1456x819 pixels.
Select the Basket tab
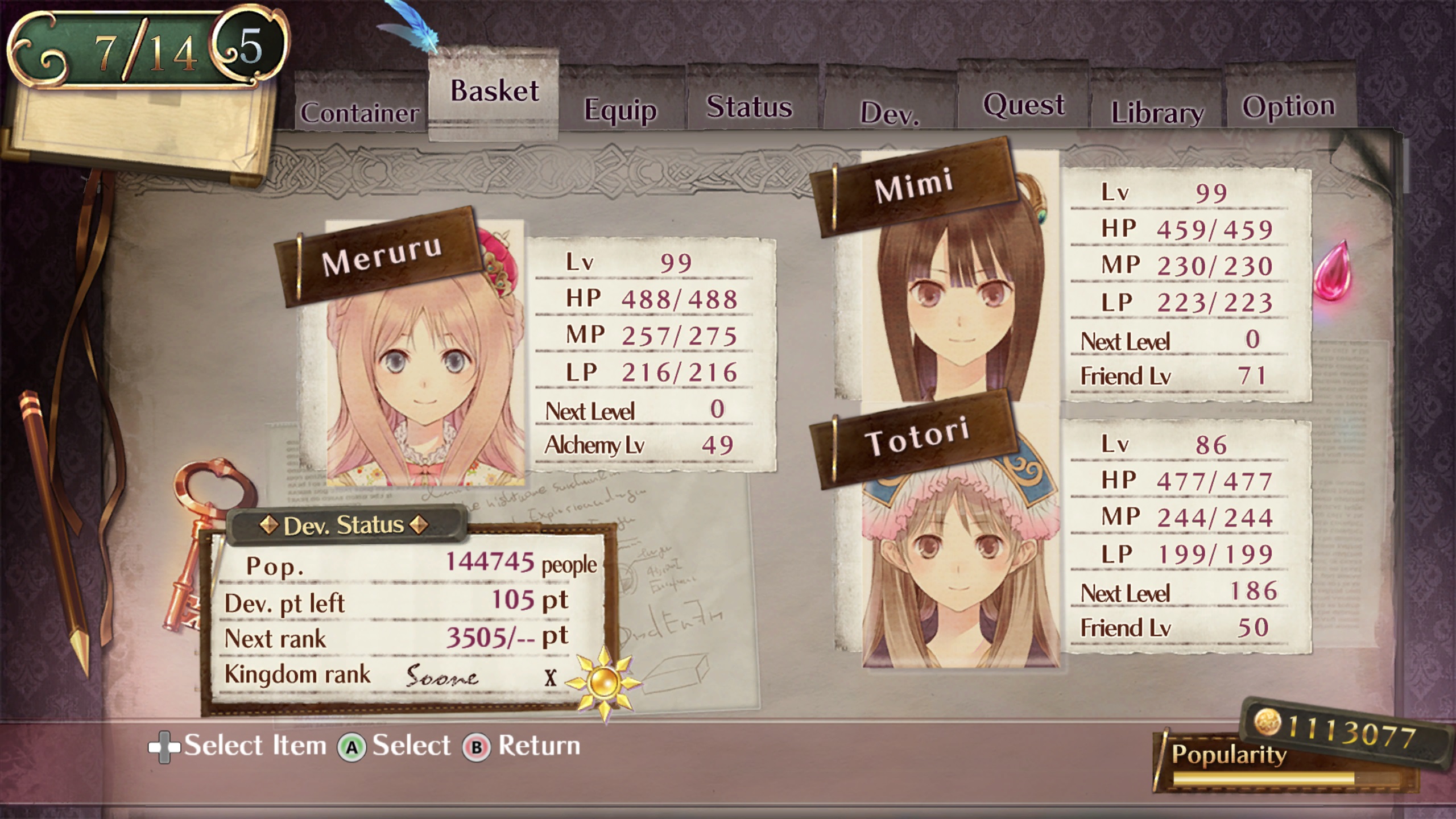click(x=494, y=91)
